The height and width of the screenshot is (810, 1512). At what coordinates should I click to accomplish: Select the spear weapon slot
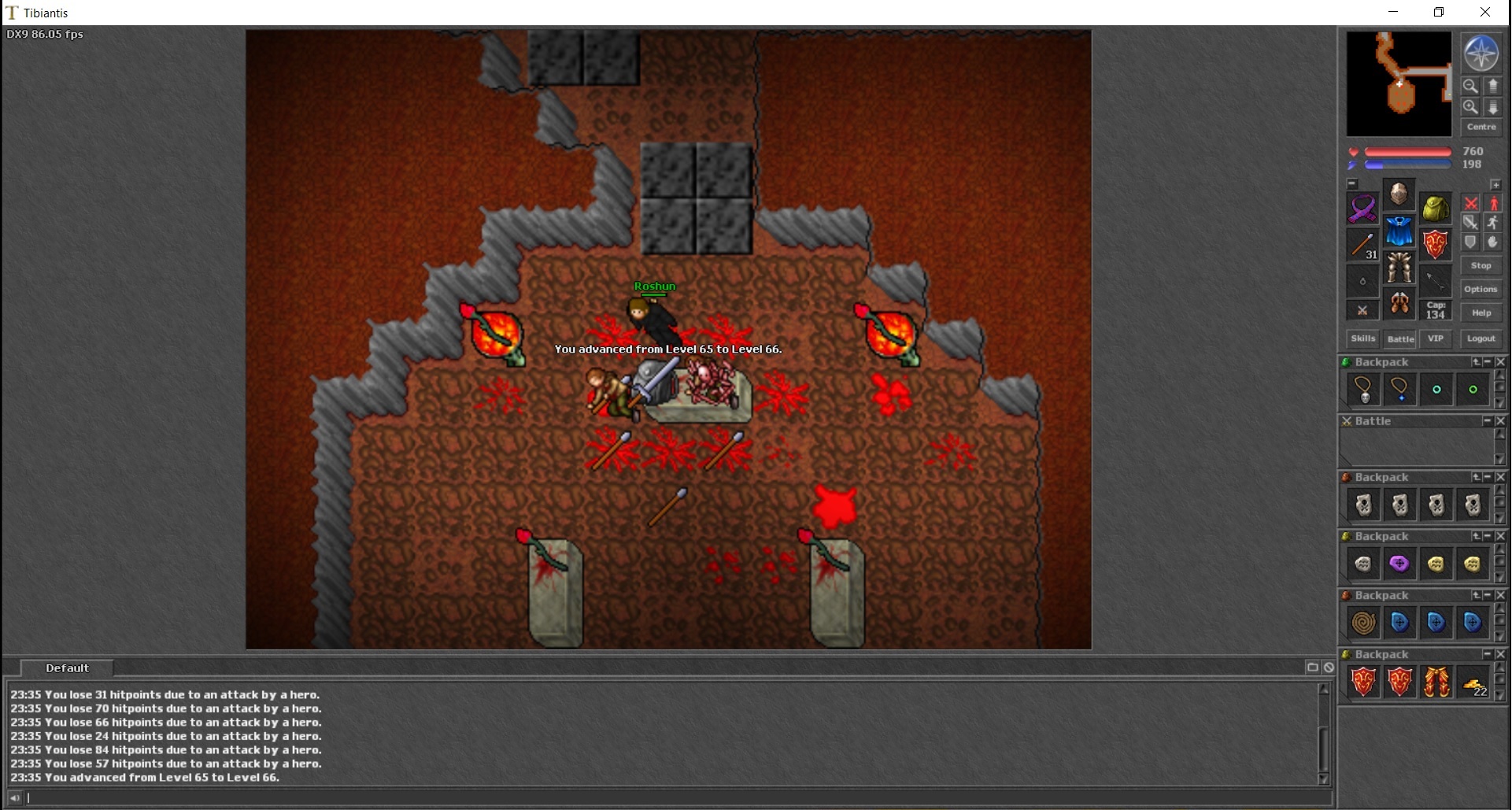coord(1362,245)
